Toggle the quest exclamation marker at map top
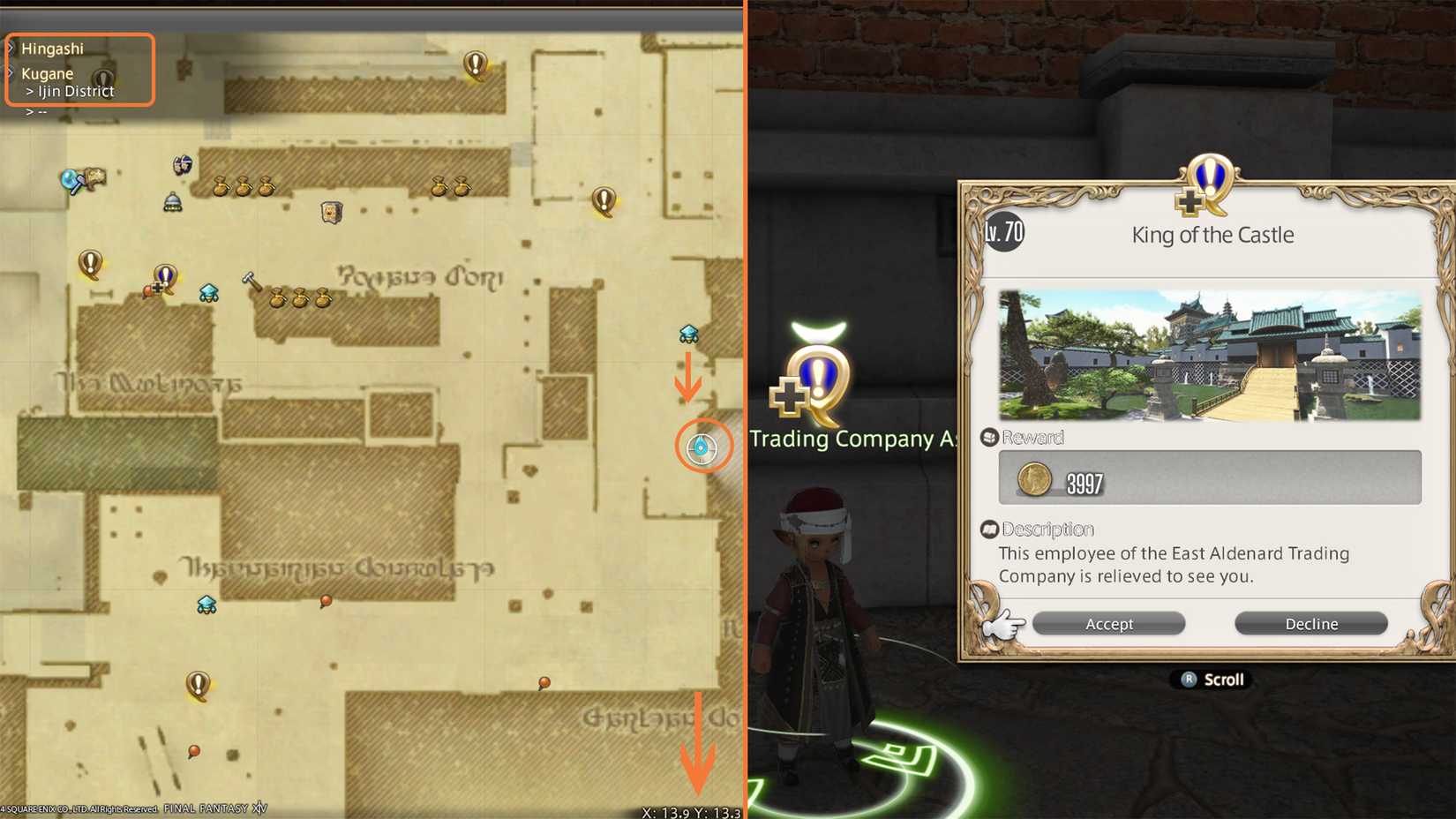 [474, 64]
